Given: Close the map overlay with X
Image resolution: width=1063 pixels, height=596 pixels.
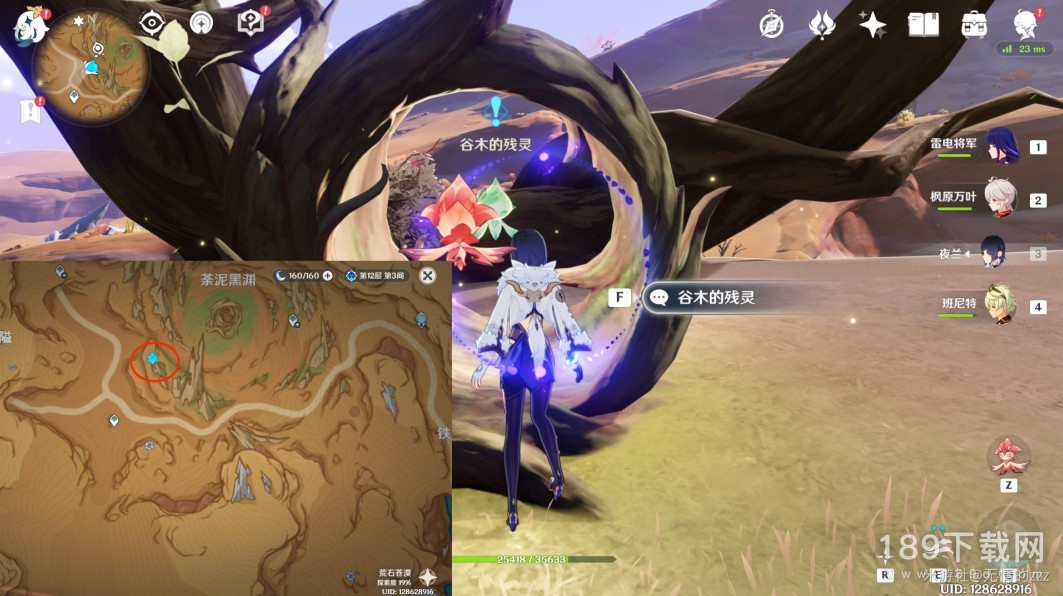Looking at the screenshot, I should click(428, 275).
